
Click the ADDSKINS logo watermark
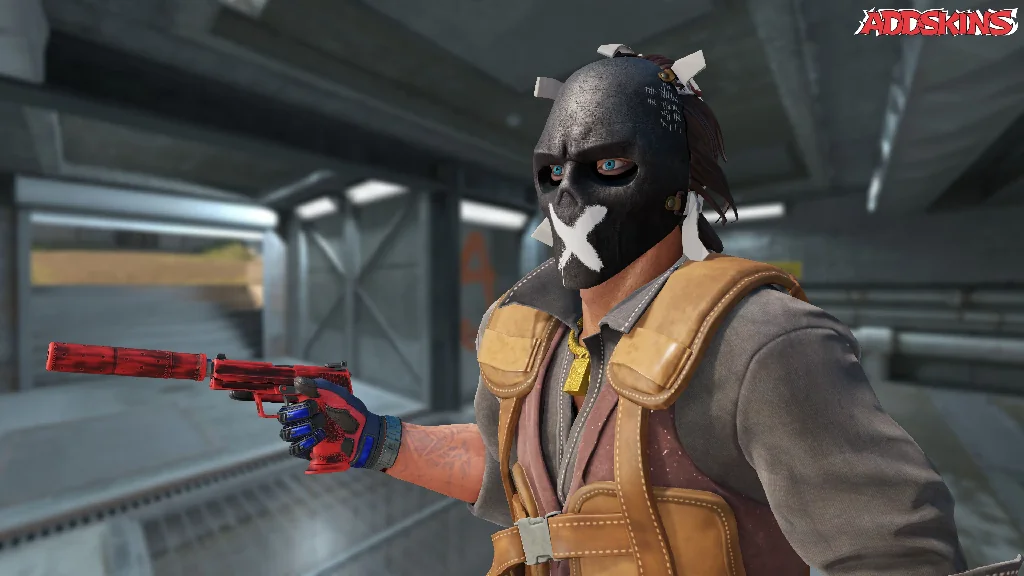pyautogui.click(x=937, y=22)
